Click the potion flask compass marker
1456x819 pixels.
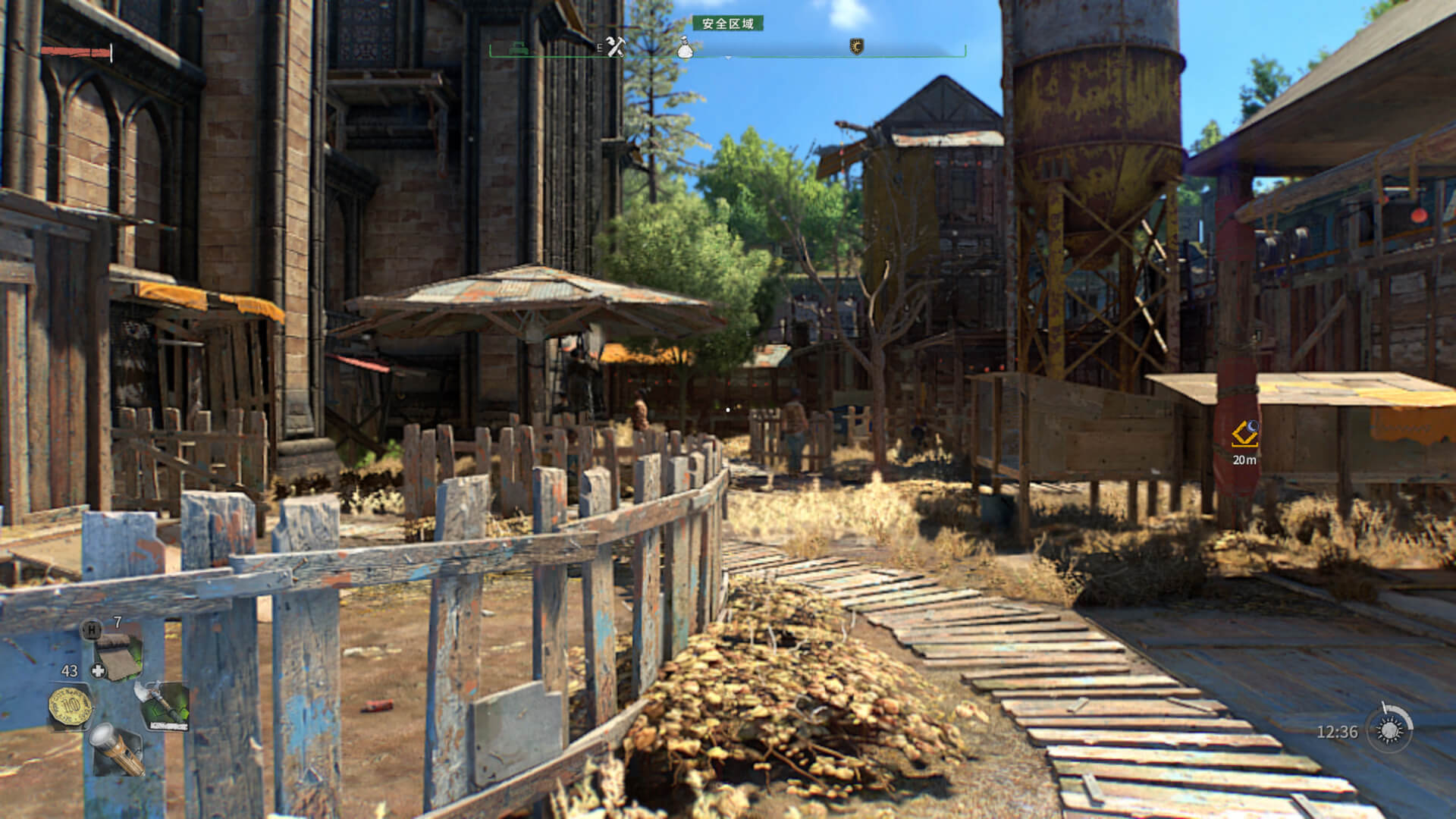tap(685, 47)
